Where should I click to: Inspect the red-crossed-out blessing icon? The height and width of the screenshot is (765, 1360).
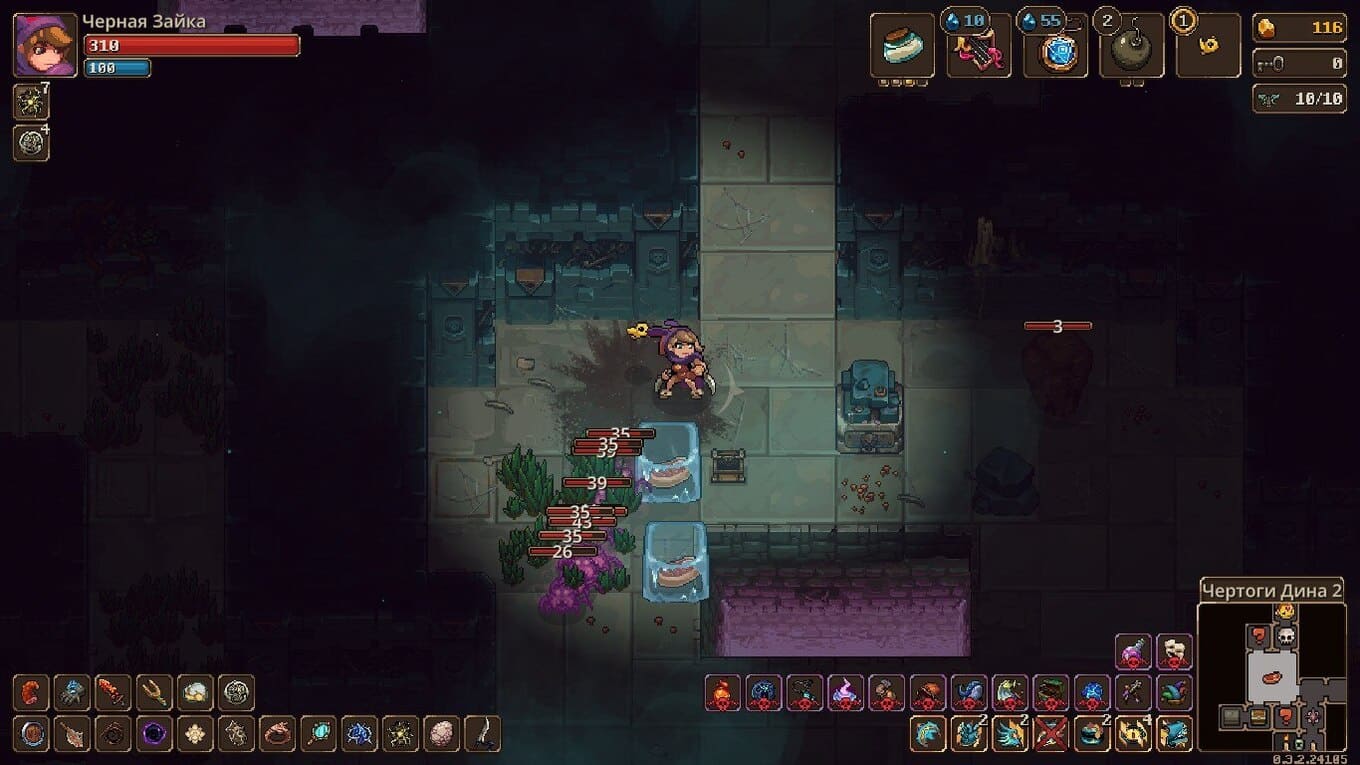tap(1051, 734)
